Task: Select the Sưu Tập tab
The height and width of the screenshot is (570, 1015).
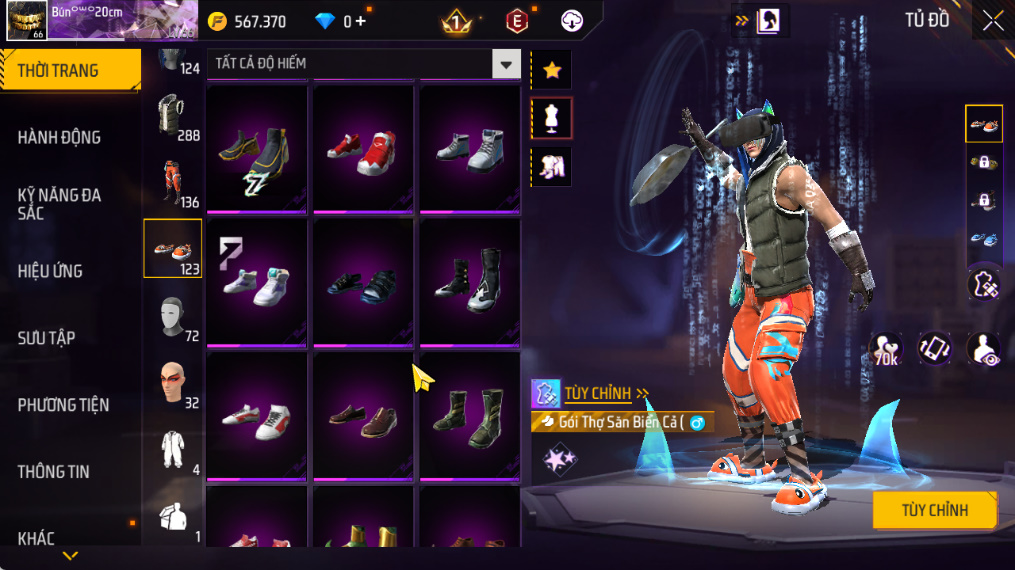Action: click(x=47, y=338)
